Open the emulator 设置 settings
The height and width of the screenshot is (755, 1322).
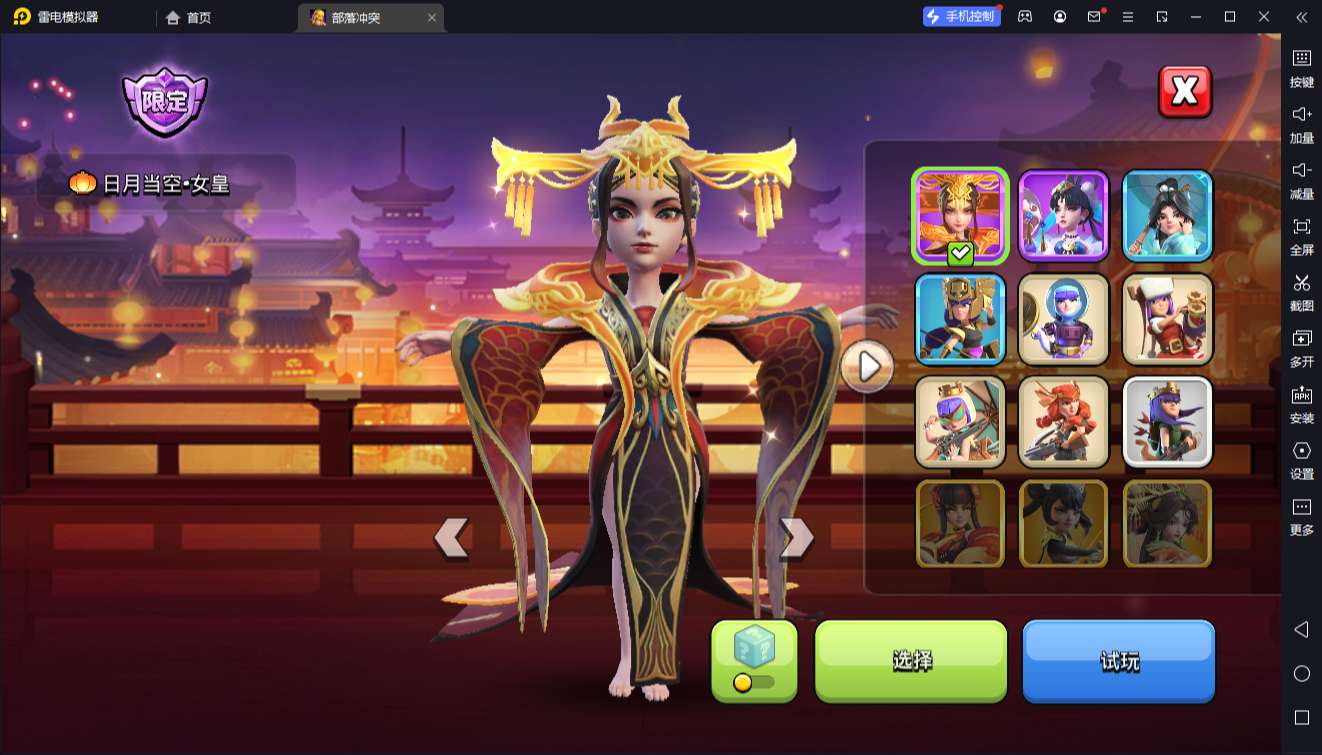[x=1301, y=460]
